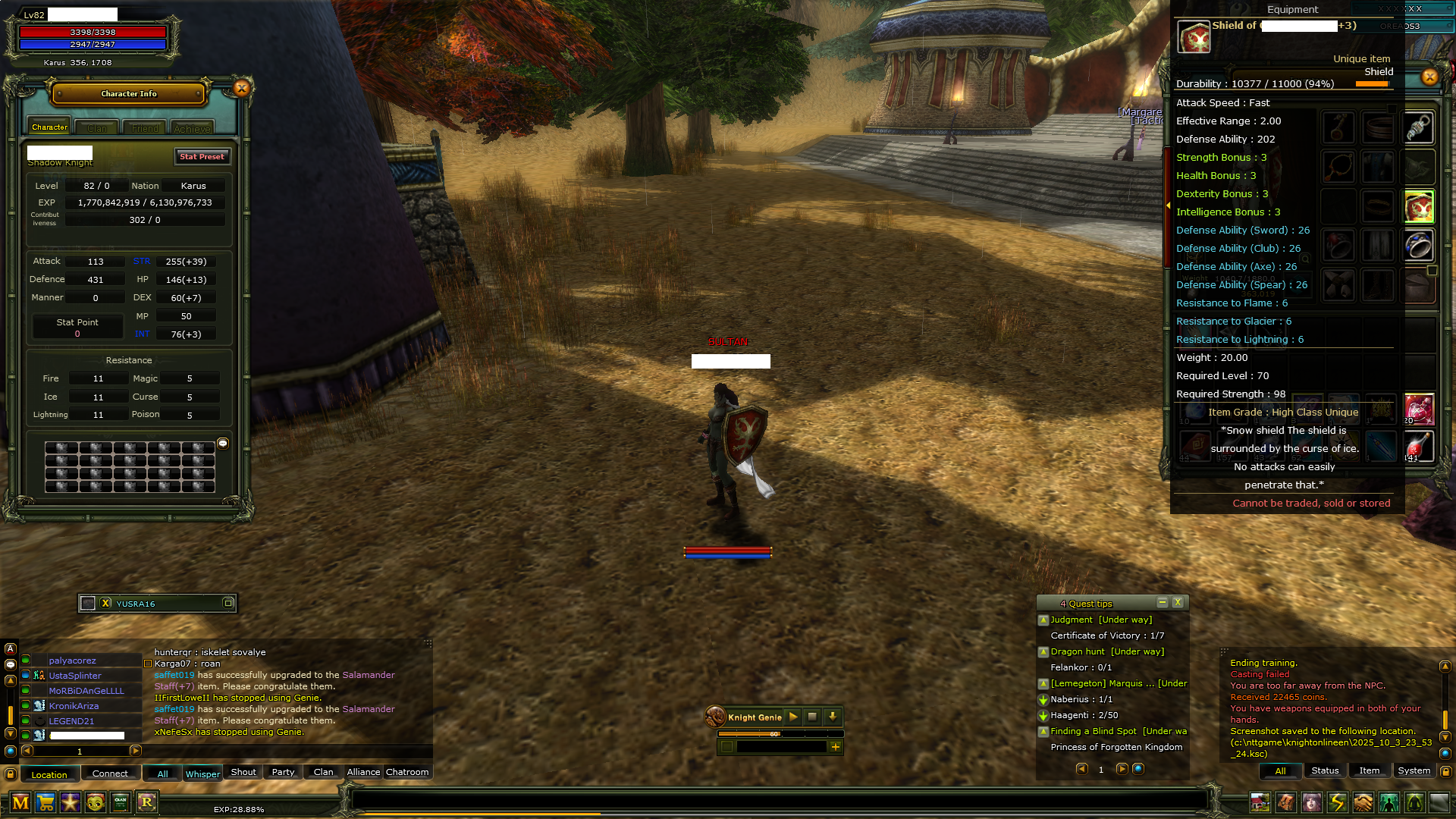Switch to the Clan tab
1456x819 pixels.
pos(97,128)
